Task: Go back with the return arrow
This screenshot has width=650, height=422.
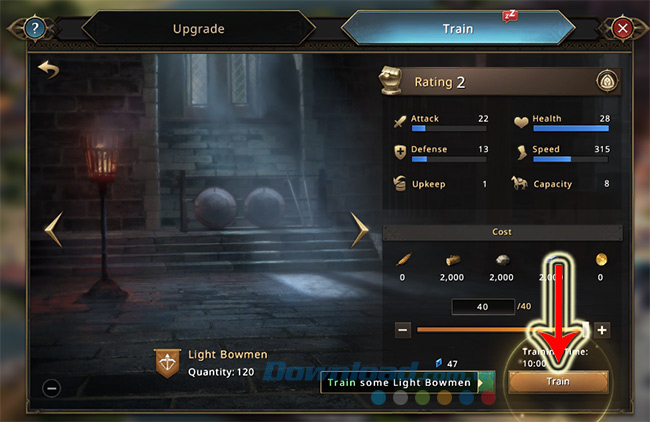Action: (48, 69)
